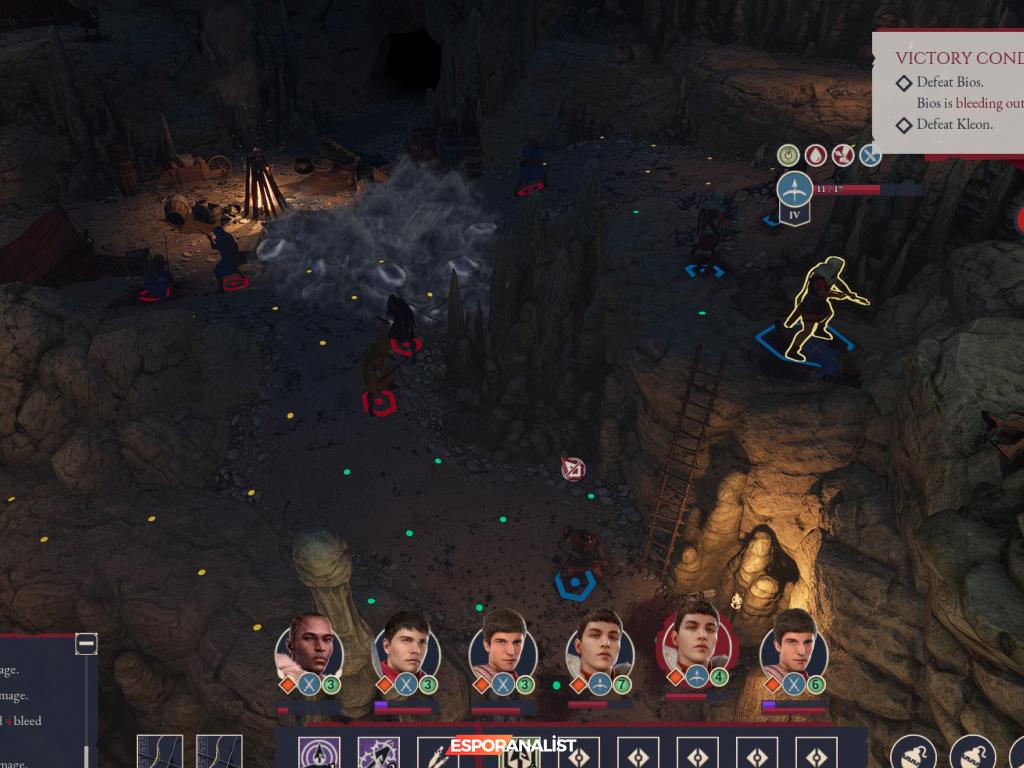Select the dark-skinned hero portrait

tap(310, 646)
